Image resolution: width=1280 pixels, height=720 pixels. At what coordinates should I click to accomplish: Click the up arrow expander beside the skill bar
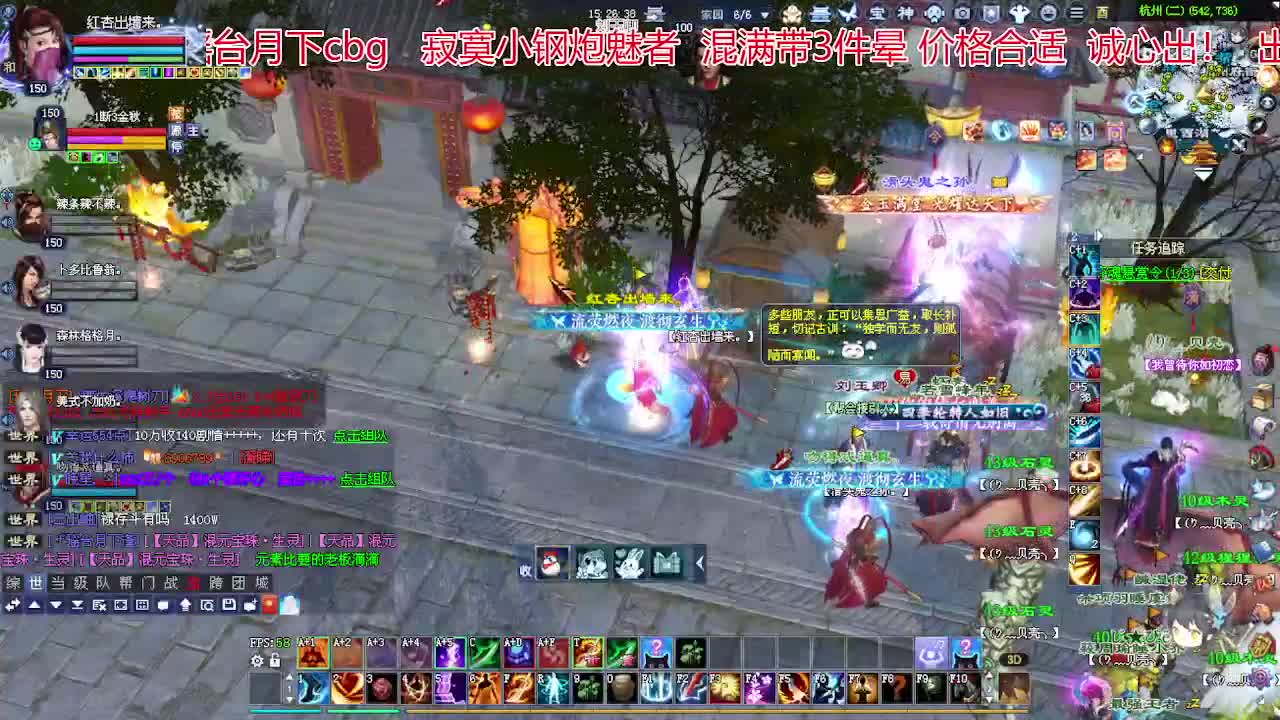click(290, 677)
